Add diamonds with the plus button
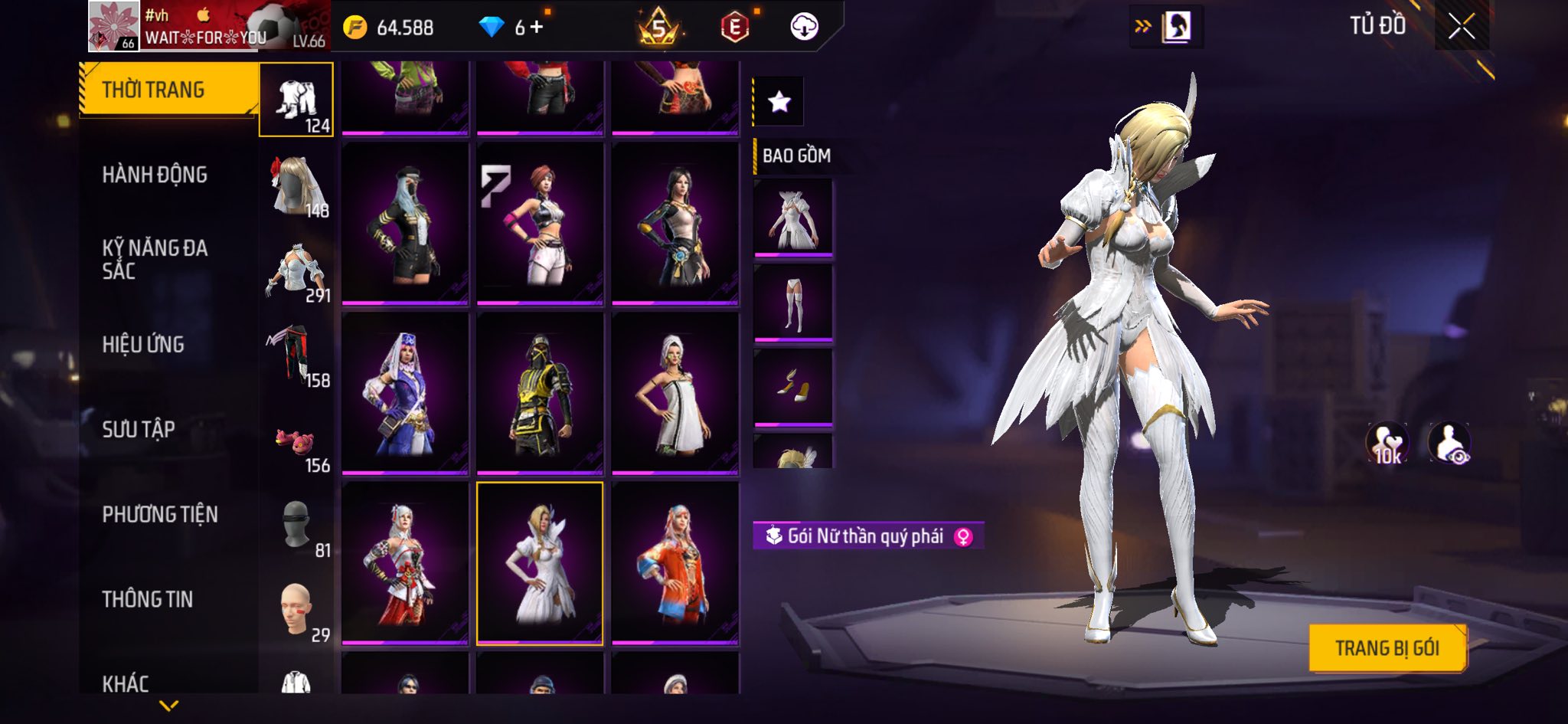 click(537, 28)
